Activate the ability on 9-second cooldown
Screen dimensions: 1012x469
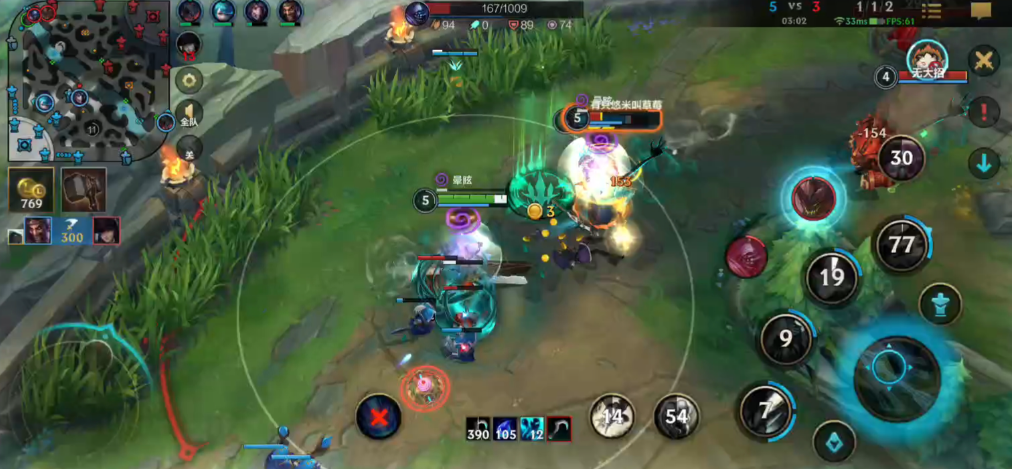click(x=787, y=339)
